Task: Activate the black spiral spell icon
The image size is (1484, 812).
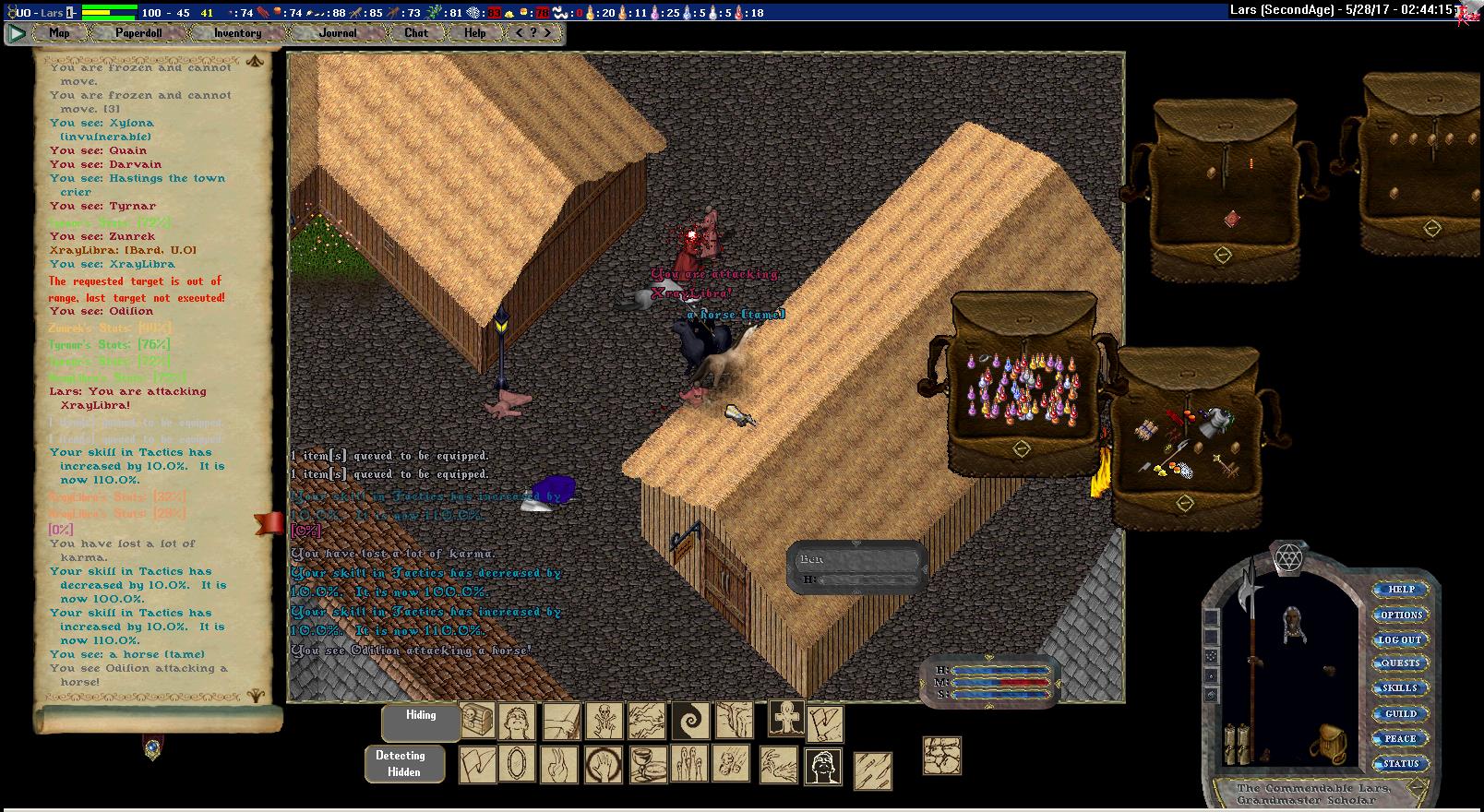Action: point(690,721)
